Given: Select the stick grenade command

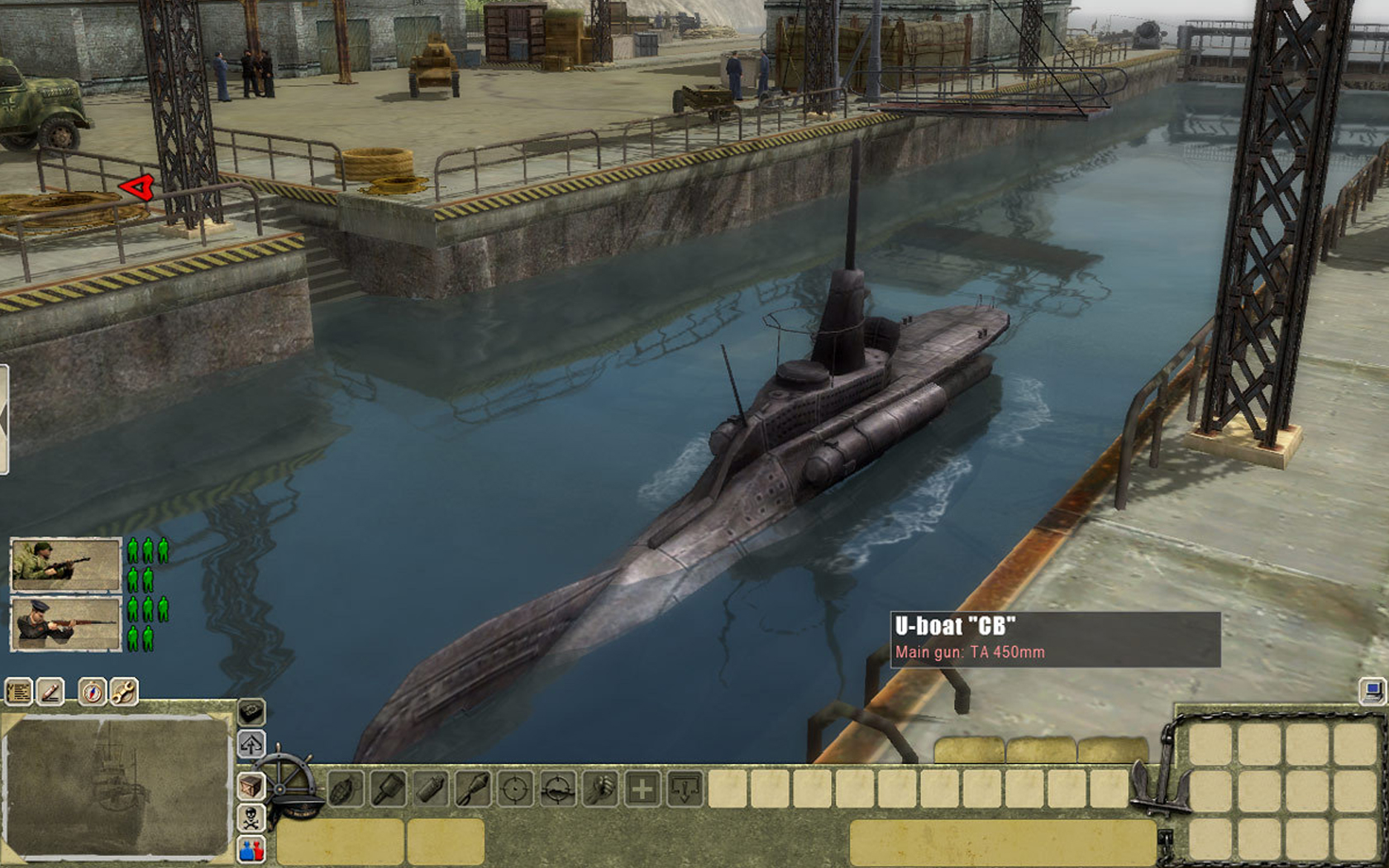Looking at the screenshot, I should click(388, 789).
